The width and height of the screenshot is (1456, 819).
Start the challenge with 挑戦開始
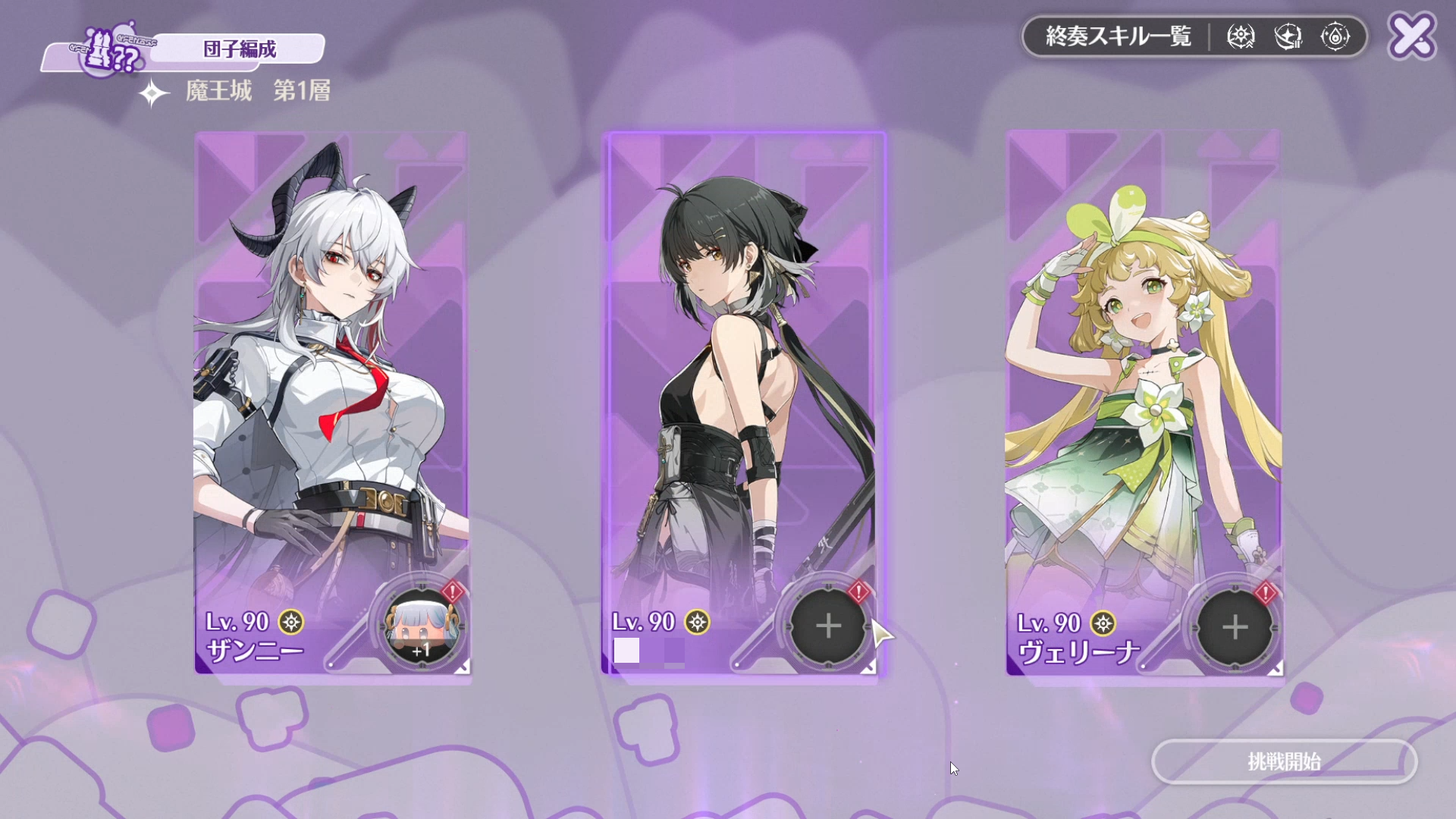[x=1284, y=761]
